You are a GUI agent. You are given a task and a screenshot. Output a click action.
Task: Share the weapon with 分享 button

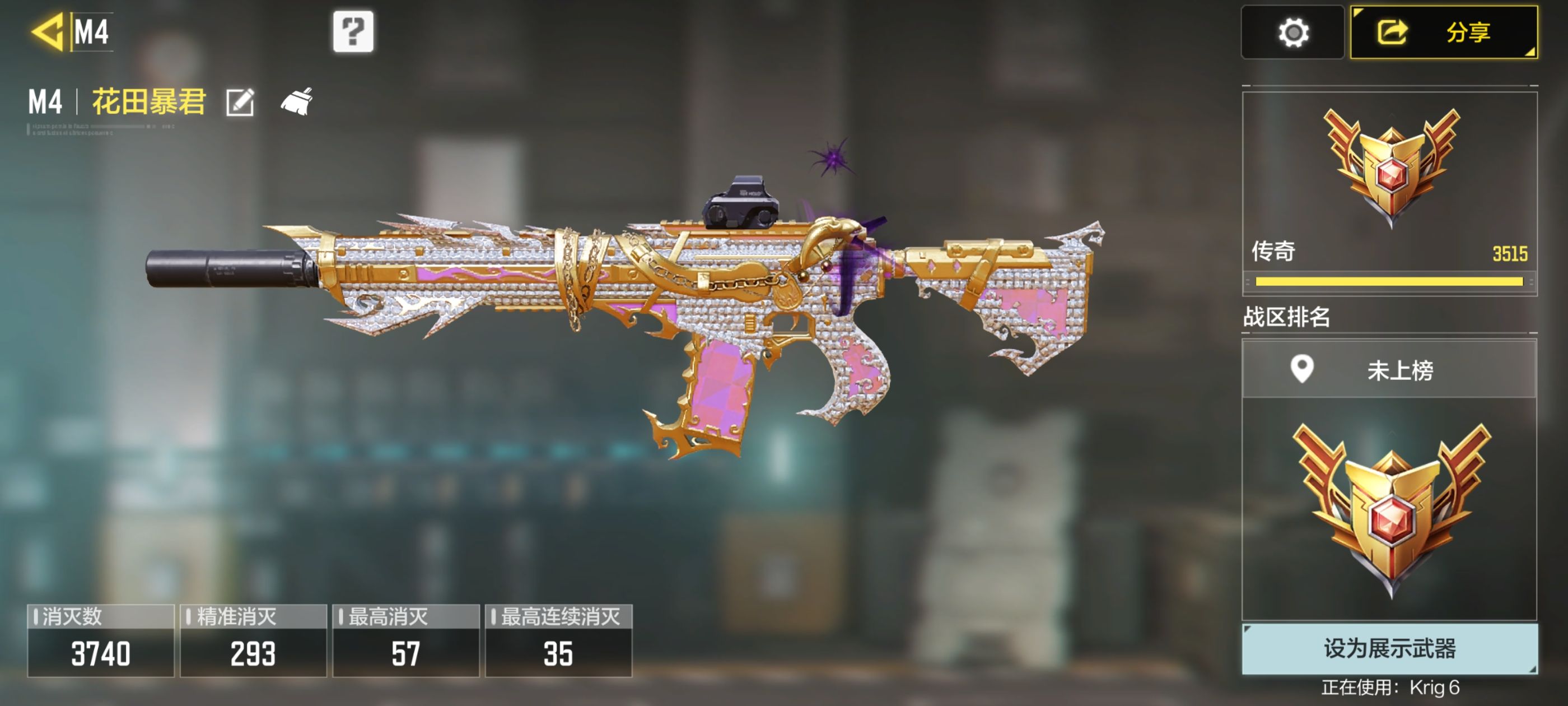(x=1444, y=32)
